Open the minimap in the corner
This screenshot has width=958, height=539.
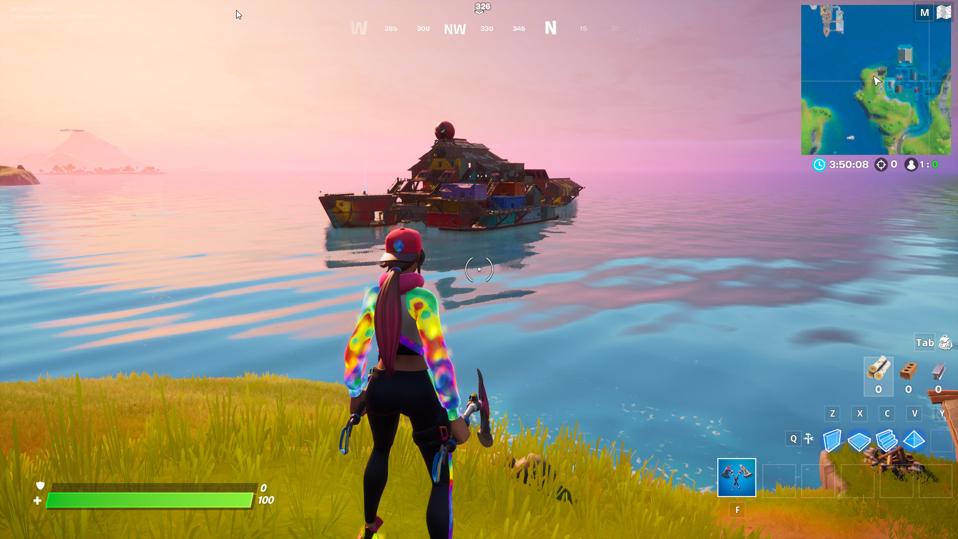[x=875, y=79]
